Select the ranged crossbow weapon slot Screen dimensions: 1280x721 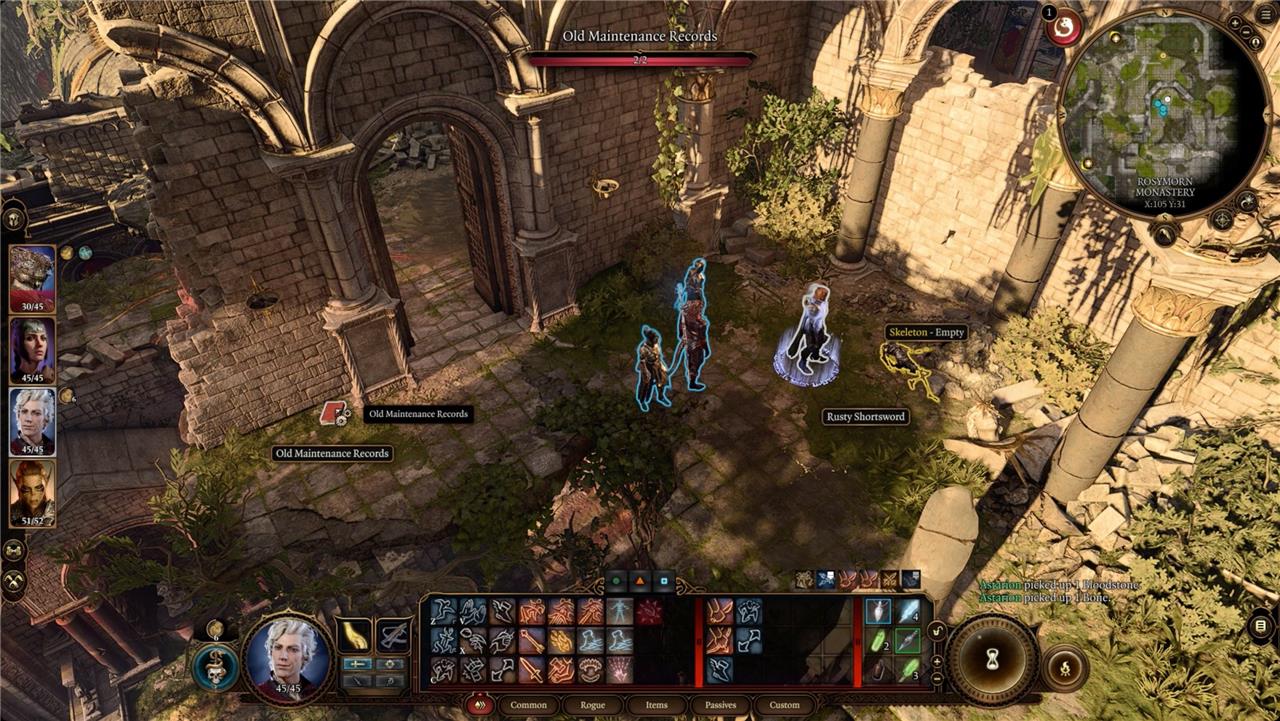[x=392, y=635]
